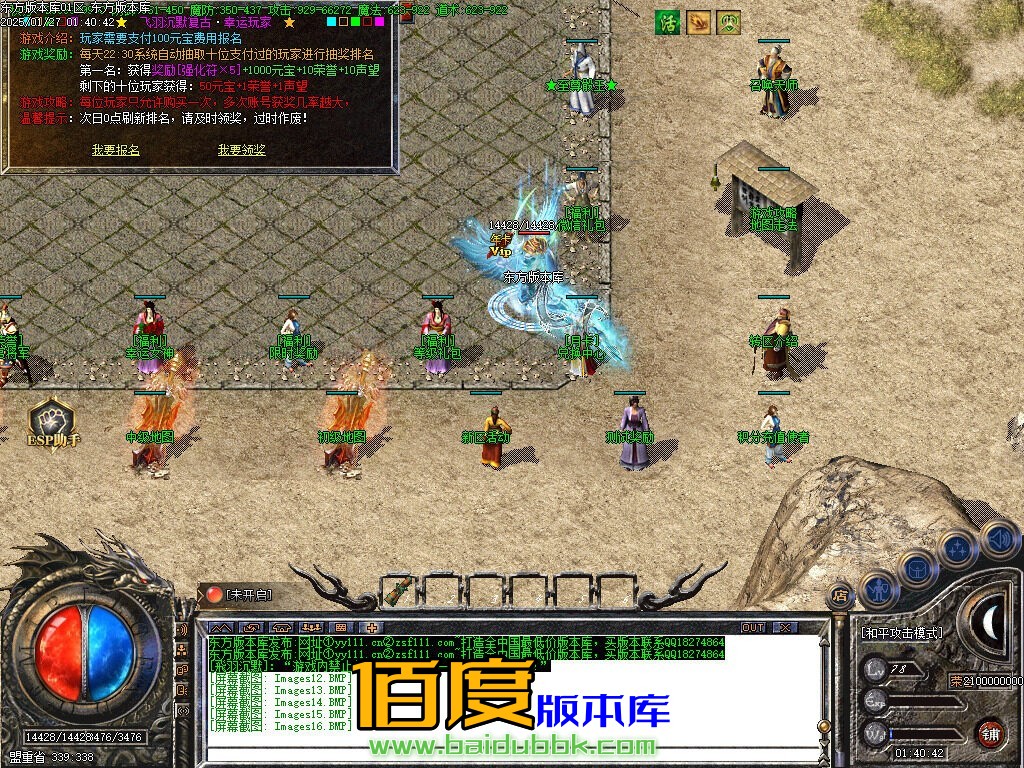The width and height of the screenshot is (1024, 768).
Task: Select the magenta color square in the notice panel
Action: coord(379,21)
